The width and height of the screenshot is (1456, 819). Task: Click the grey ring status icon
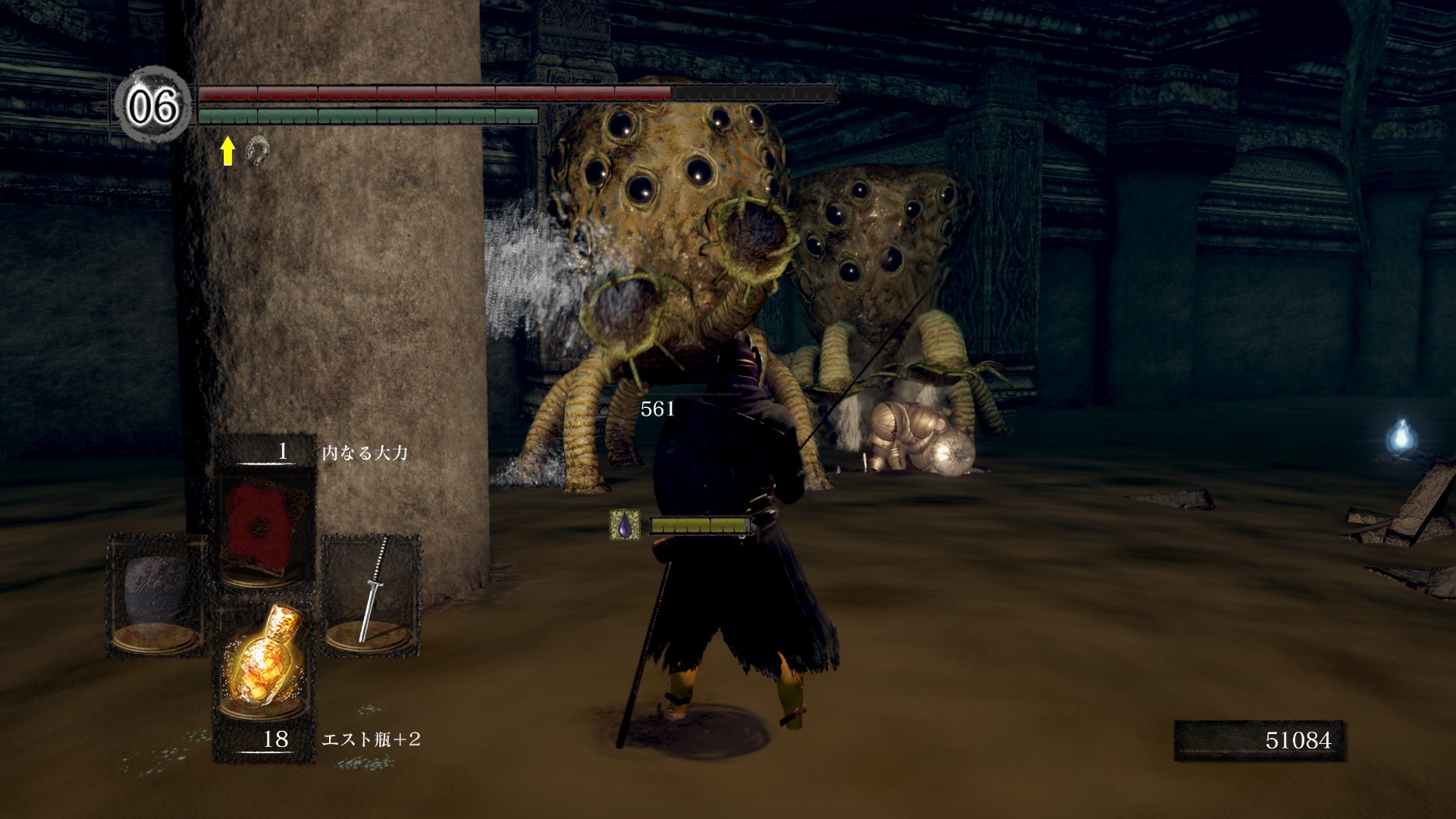(x=258, y=151)
